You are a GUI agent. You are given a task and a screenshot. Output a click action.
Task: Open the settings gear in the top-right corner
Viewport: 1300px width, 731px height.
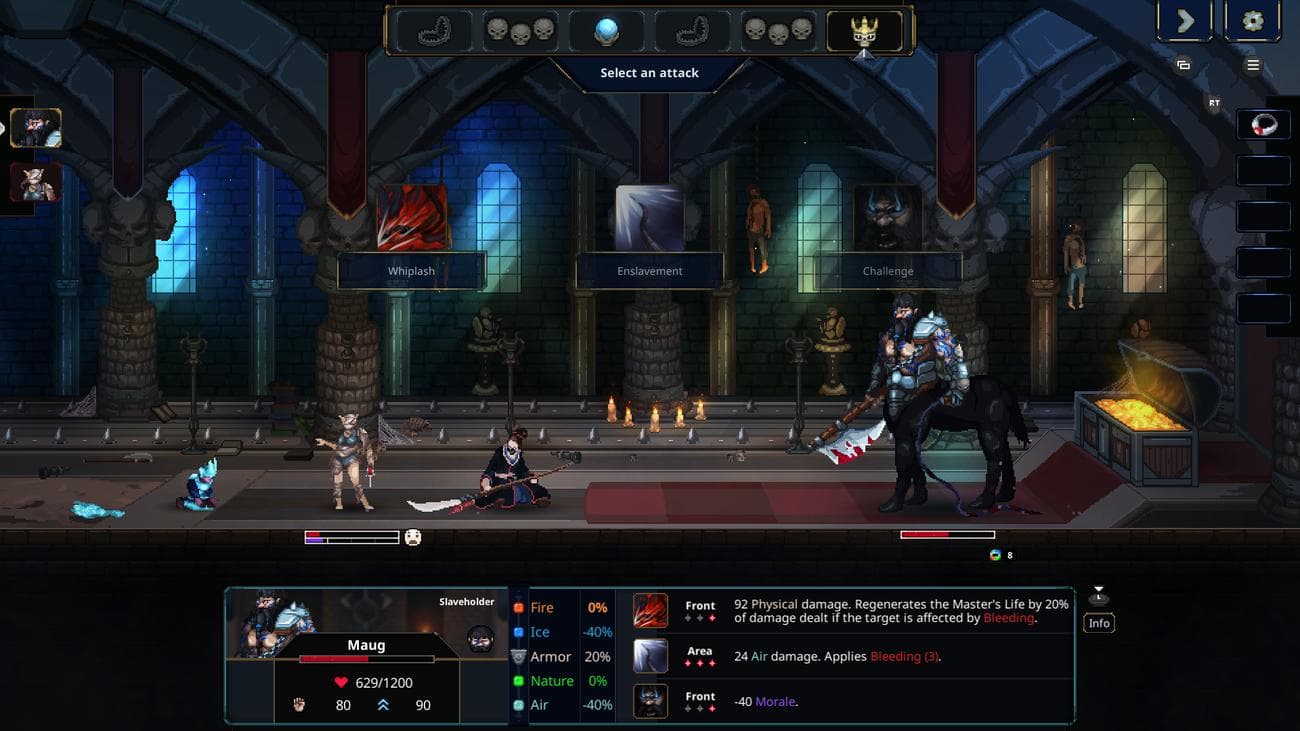(1252, 19)
